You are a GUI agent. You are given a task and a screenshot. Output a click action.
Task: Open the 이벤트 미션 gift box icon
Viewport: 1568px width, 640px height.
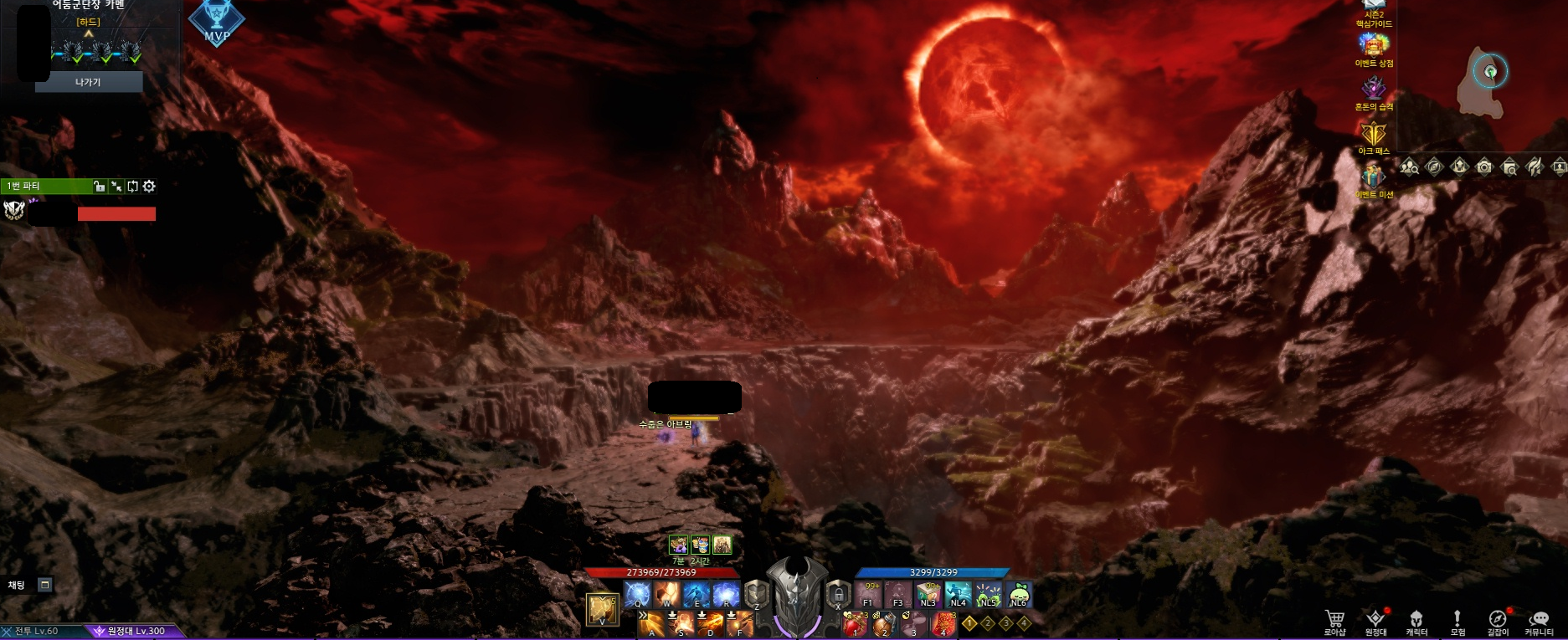click(1374, 177)
